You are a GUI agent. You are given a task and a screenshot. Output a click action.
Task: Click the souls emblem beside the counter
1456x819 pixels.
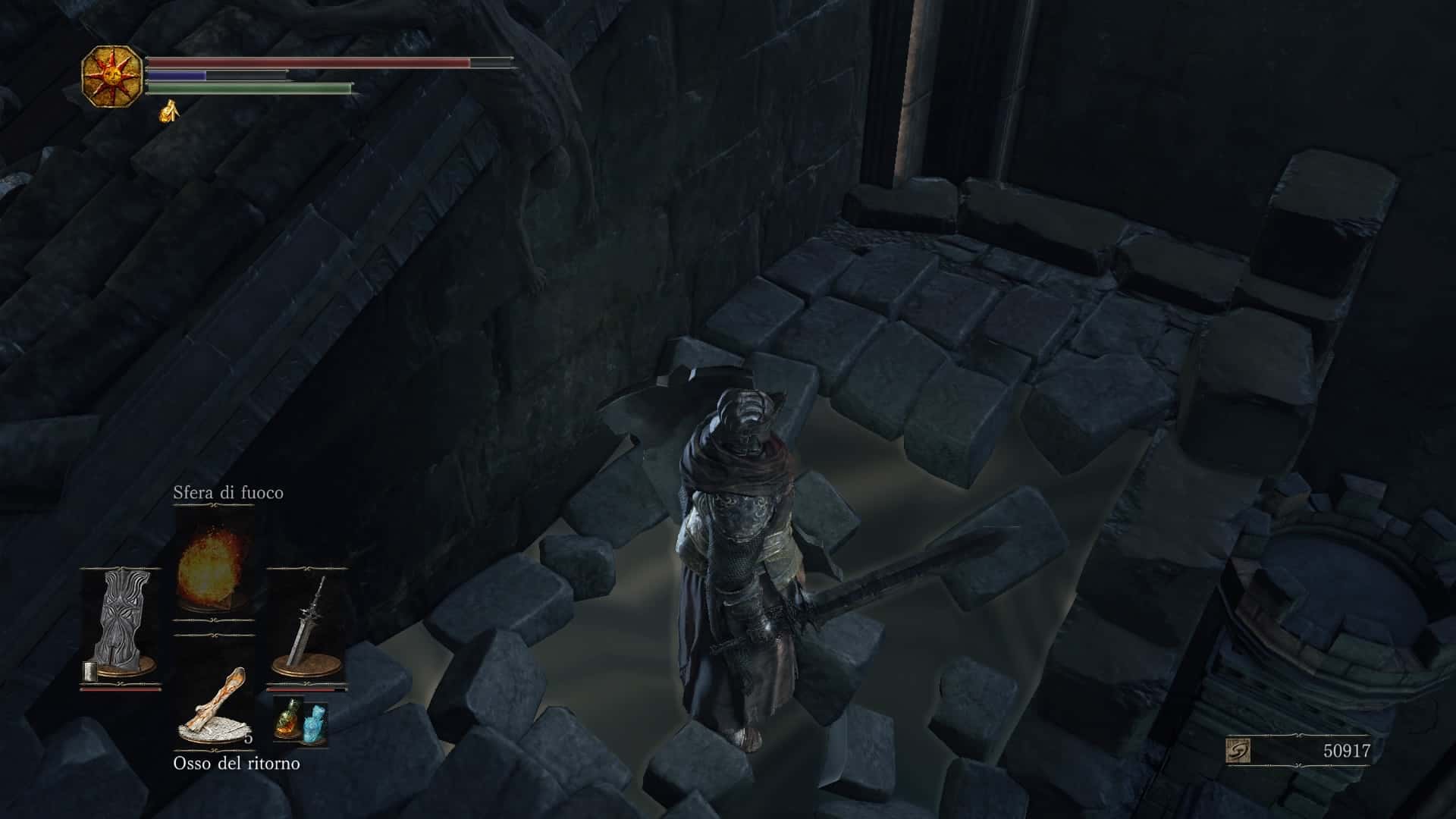(1238, 752)
